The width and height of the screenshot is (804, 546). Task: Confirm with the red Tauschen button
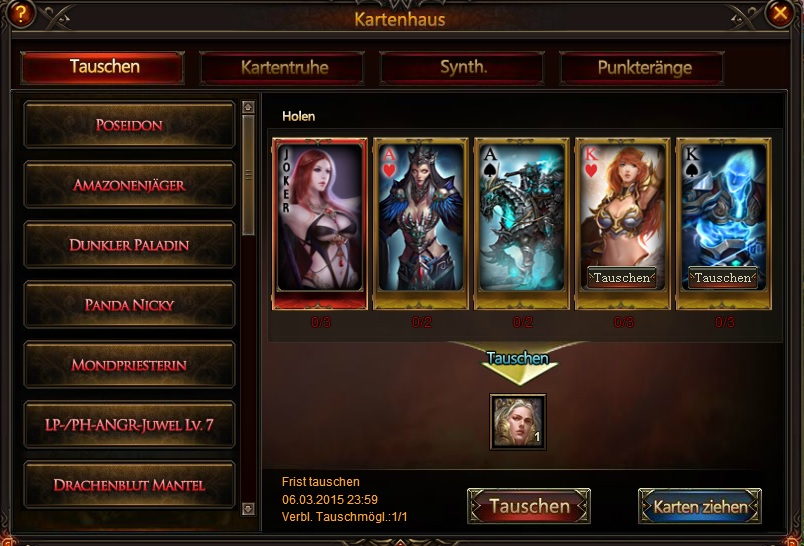[529, 506]
